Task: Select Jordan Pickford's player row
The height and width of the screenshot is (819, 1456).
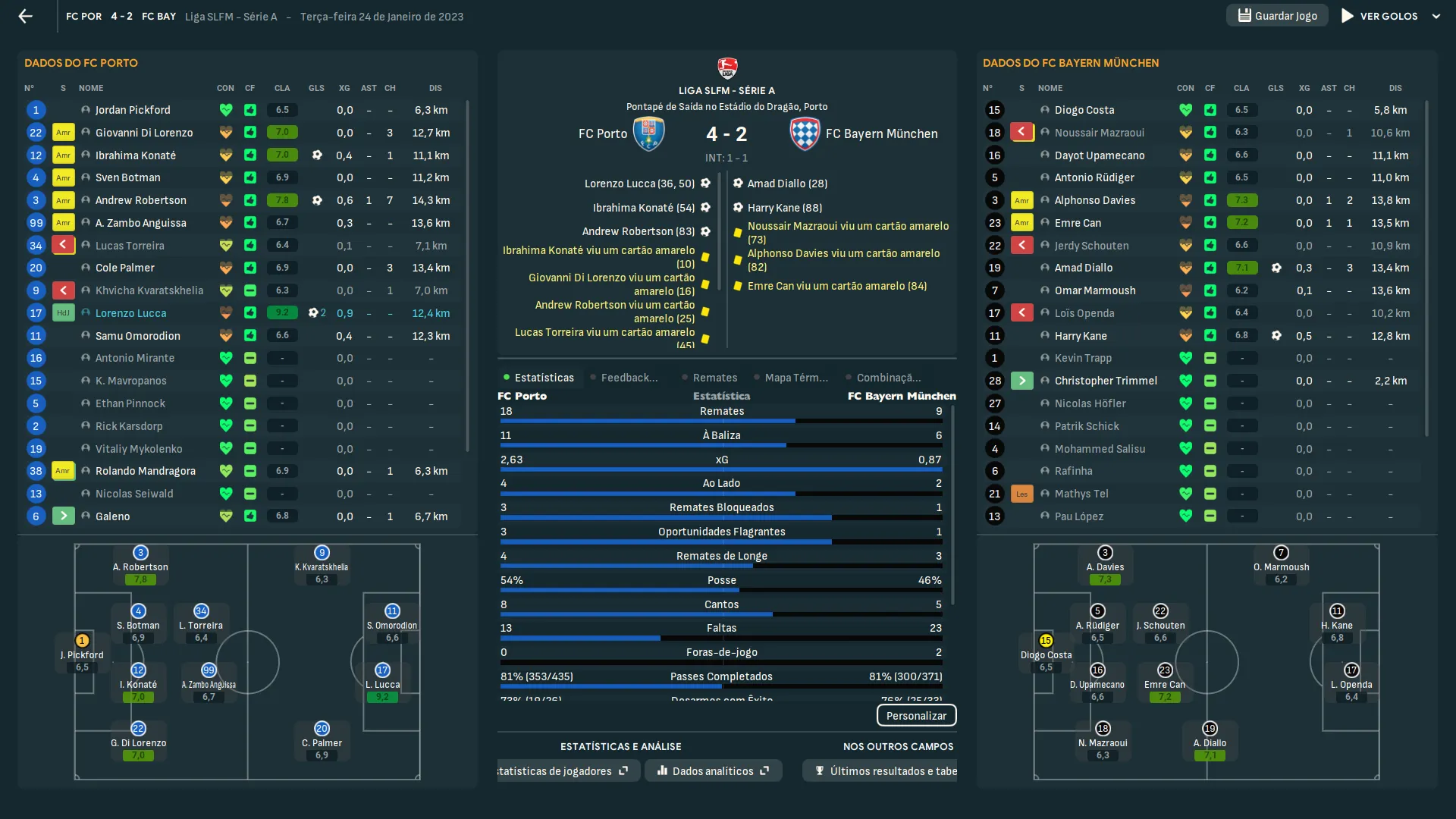Action: click(x=133, y=110)
